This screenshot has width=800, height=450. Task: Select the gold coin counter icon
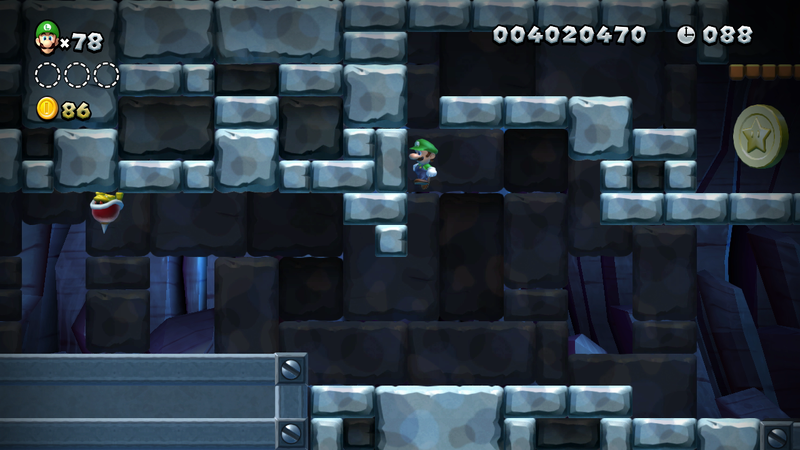click(47, 109)
